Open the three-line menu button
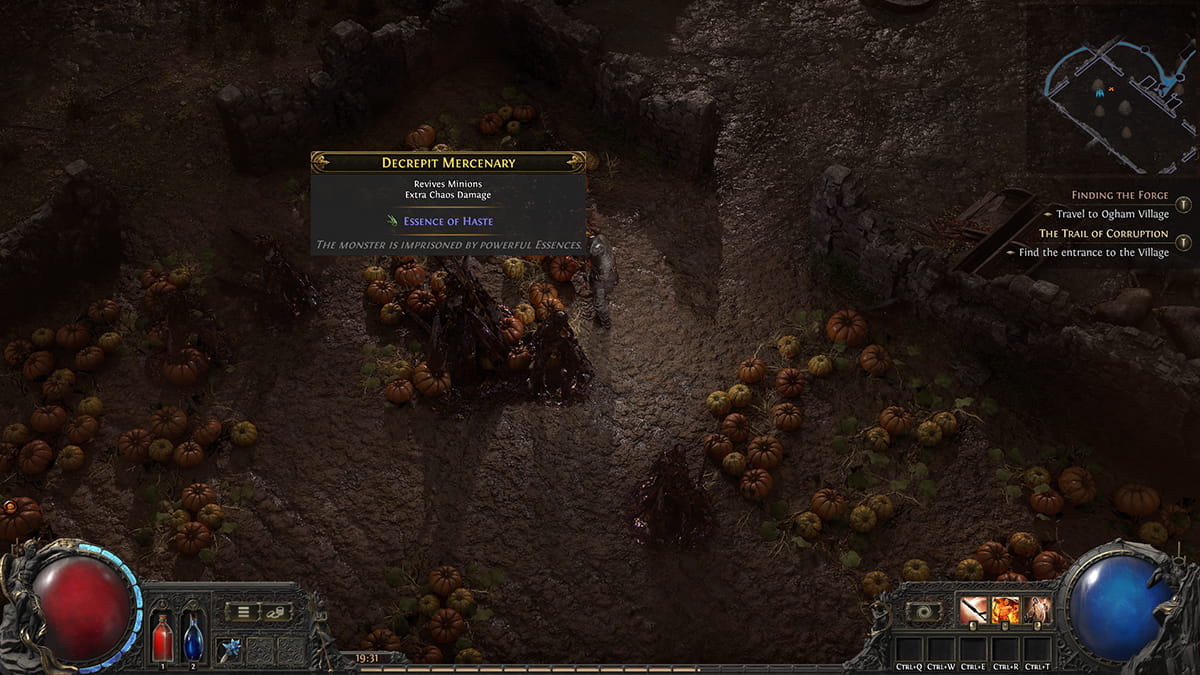The width and height of the screenshot is (1200, 675). pyautogui.click(x=242, y=612)
